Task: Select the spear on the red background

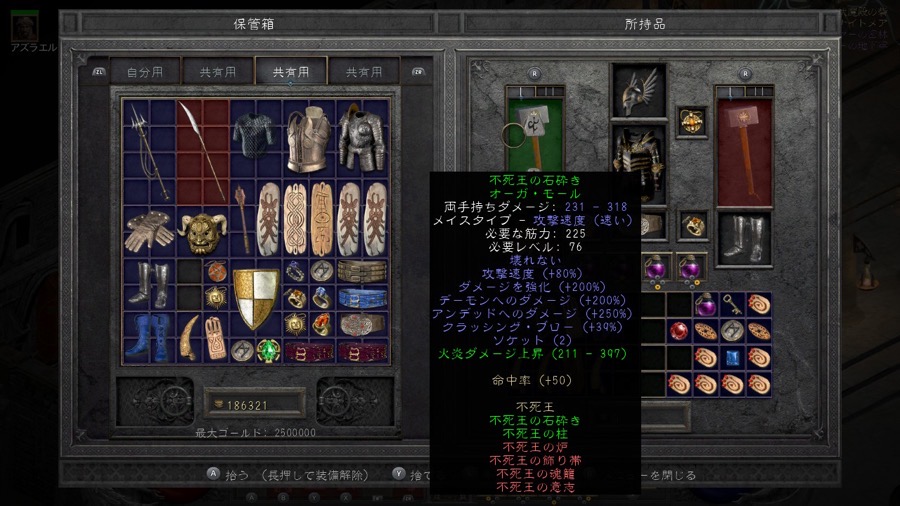Action: point(203,150)
